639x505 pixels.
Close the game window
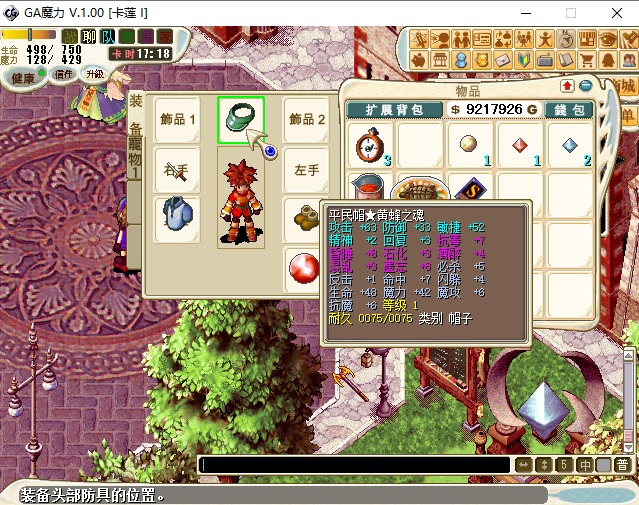(x=615, y=13)
